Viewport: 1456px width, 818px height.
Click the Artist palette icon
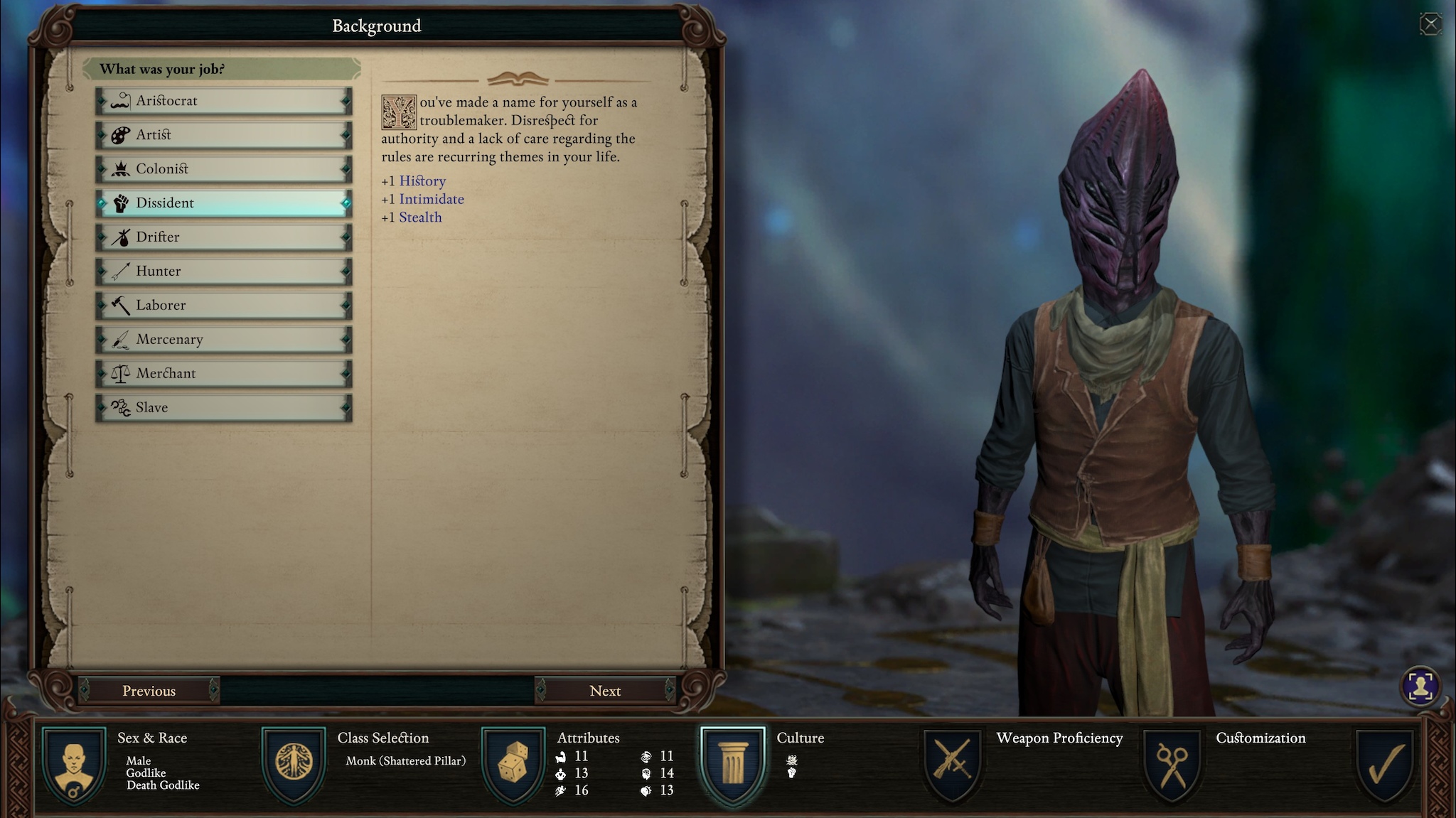click(x=122, y=135)
